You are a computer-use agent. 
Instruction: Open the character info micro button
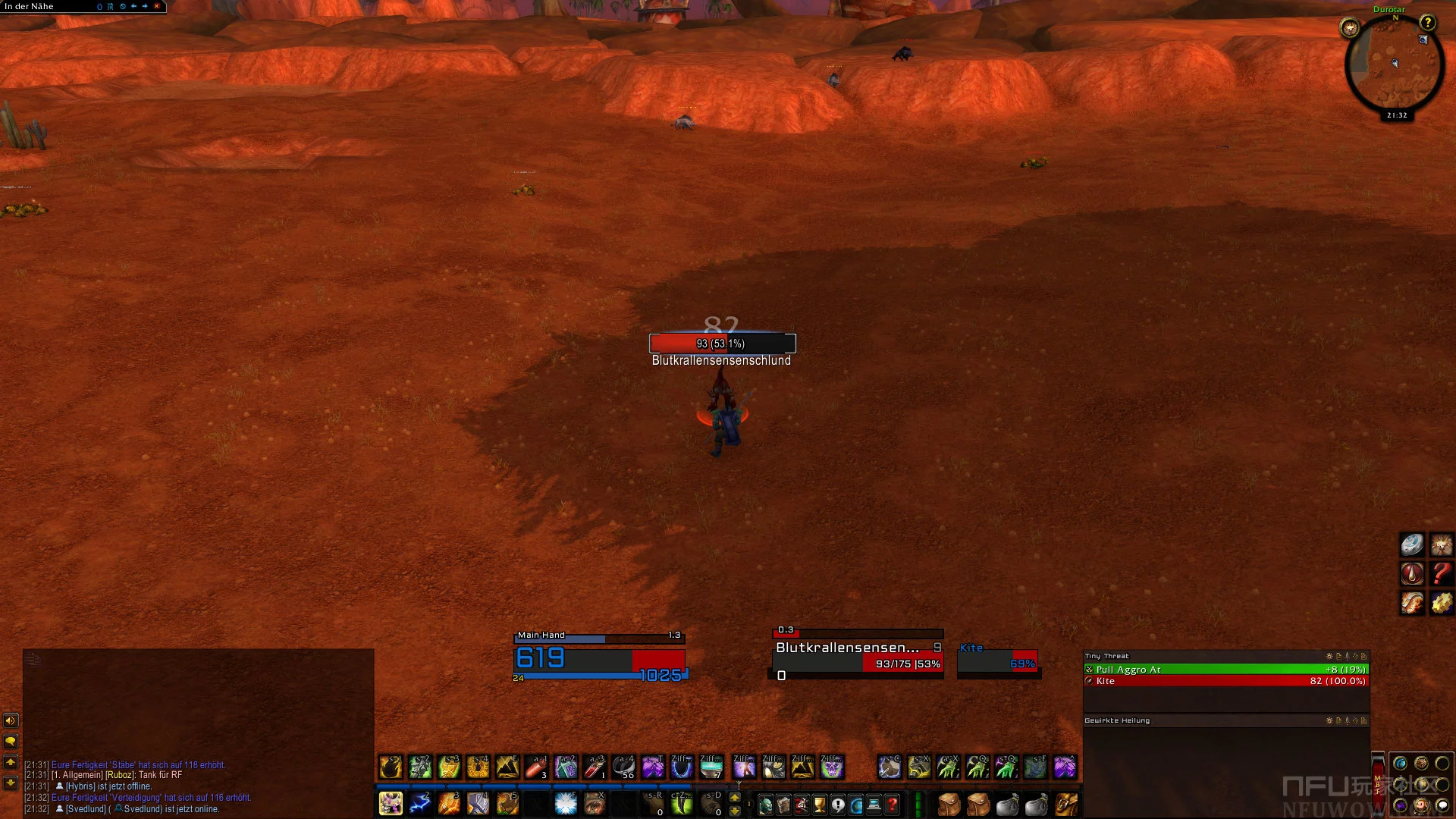766,805
